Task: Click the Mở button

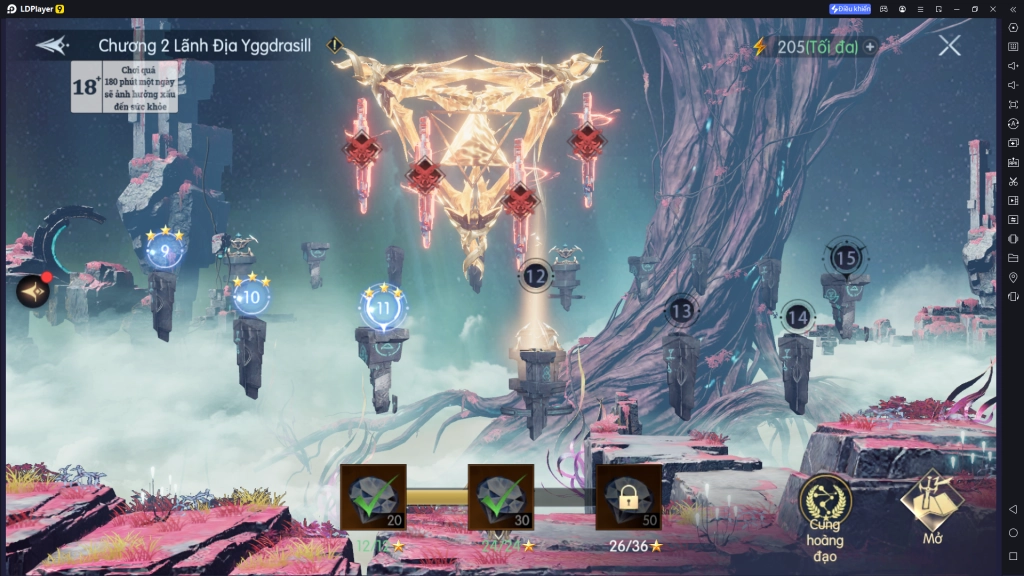Action: click(x=932, y=508)
